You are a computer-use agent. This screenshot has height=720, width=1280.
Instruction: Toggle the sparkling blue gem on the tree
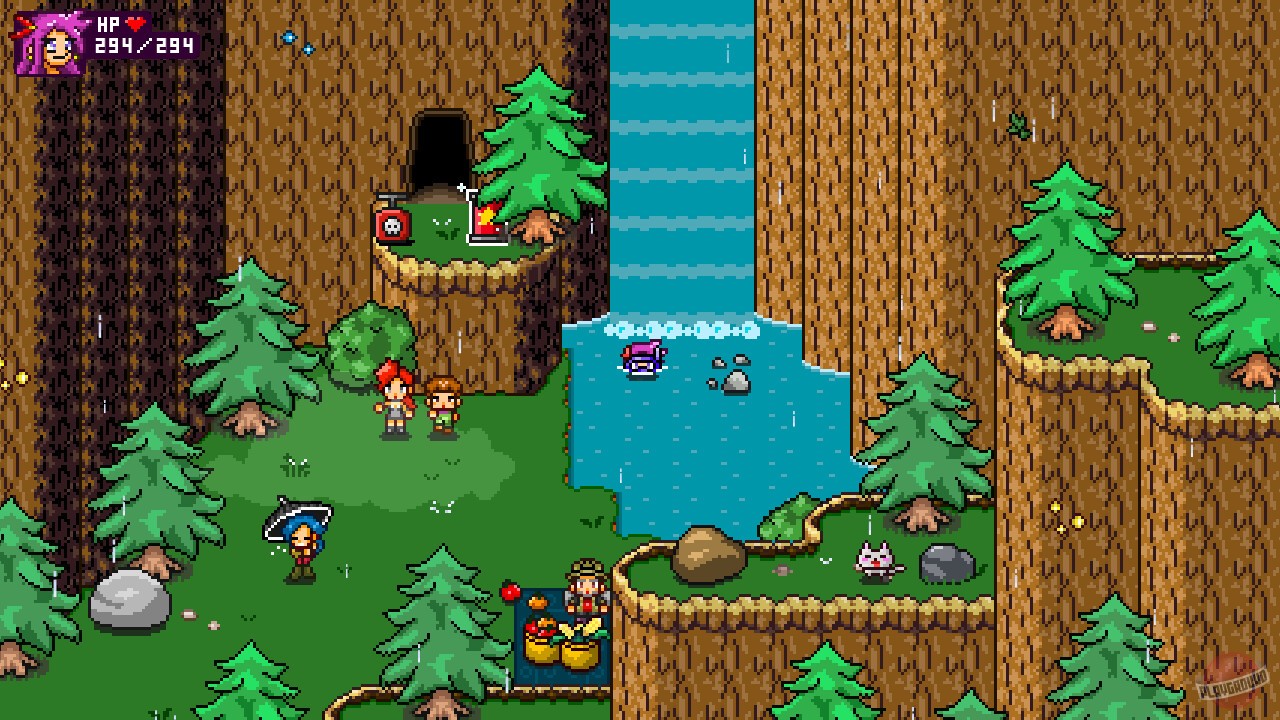[290, 35]
